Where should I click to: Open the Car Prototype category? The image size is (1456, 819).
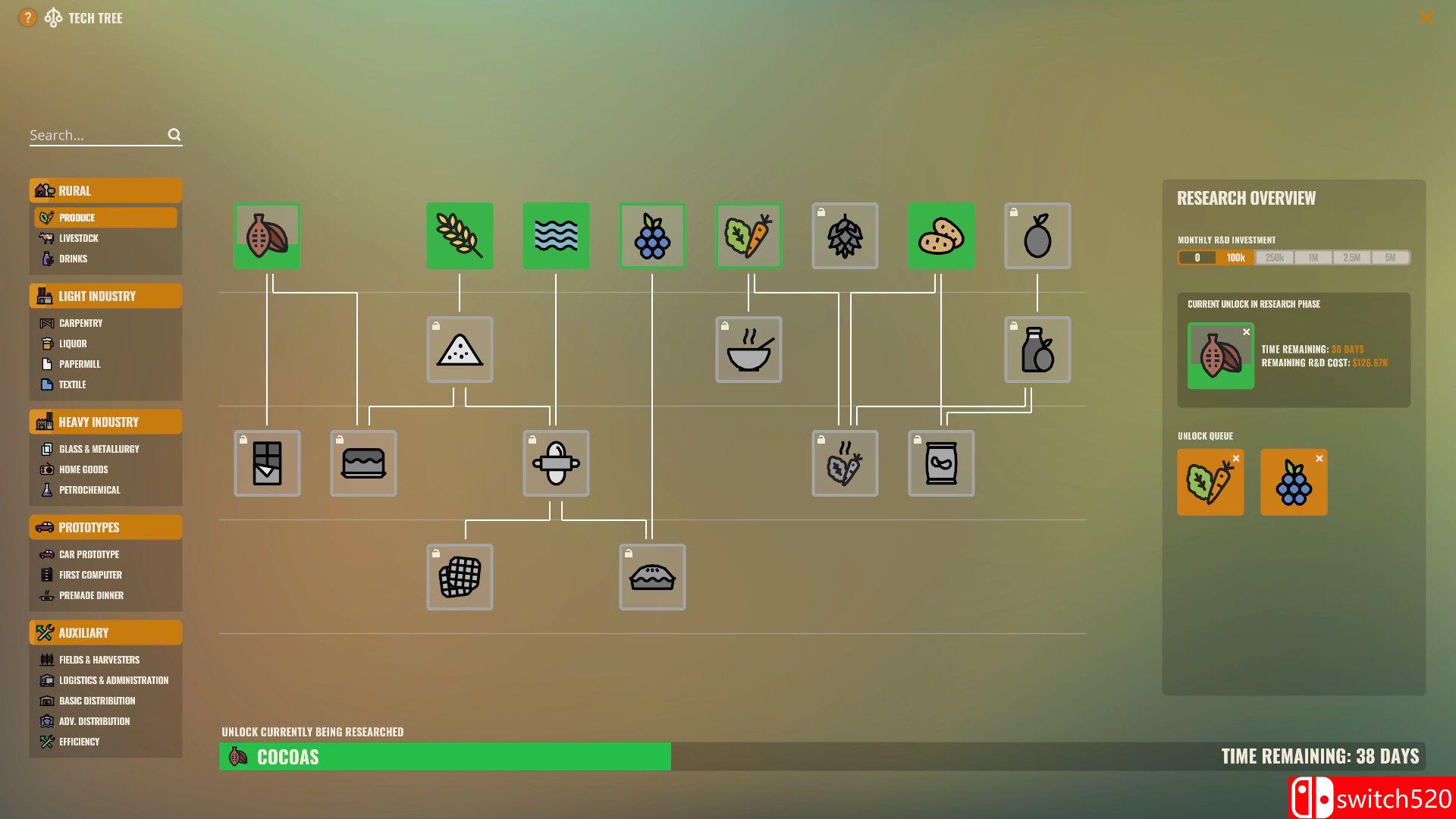pyautogui.click(x=89, y=554)
